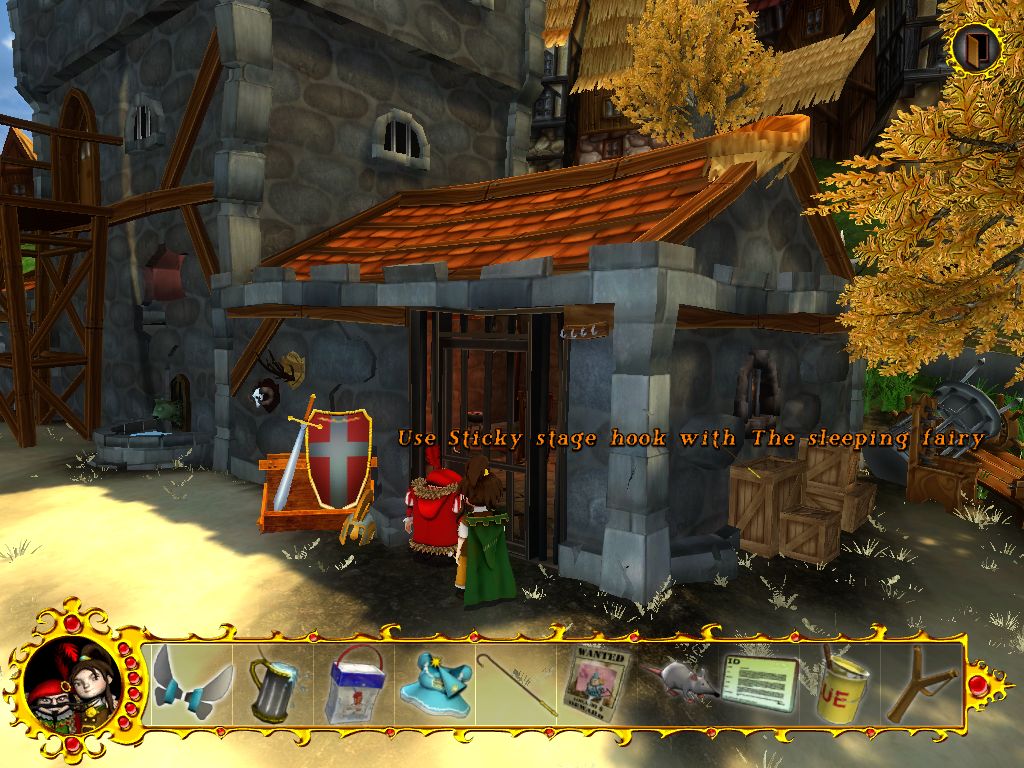Pick the Wanted poster from inventory
The width and height of the screenshot is (1024, 768).
coord(598,683)
